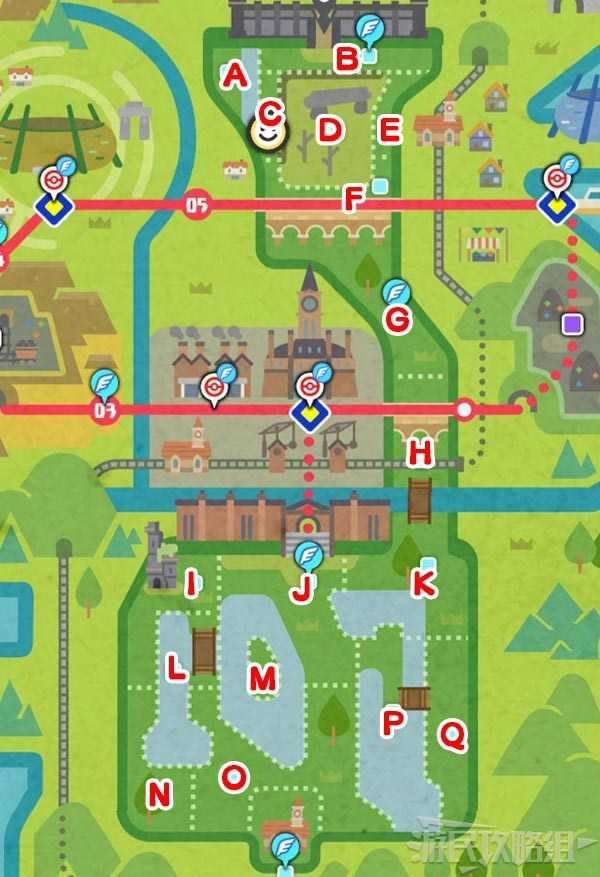Choose the letter J marker
Image resolution: width=600 pixels, height=877 pixels.
click(x=301, y=591)
